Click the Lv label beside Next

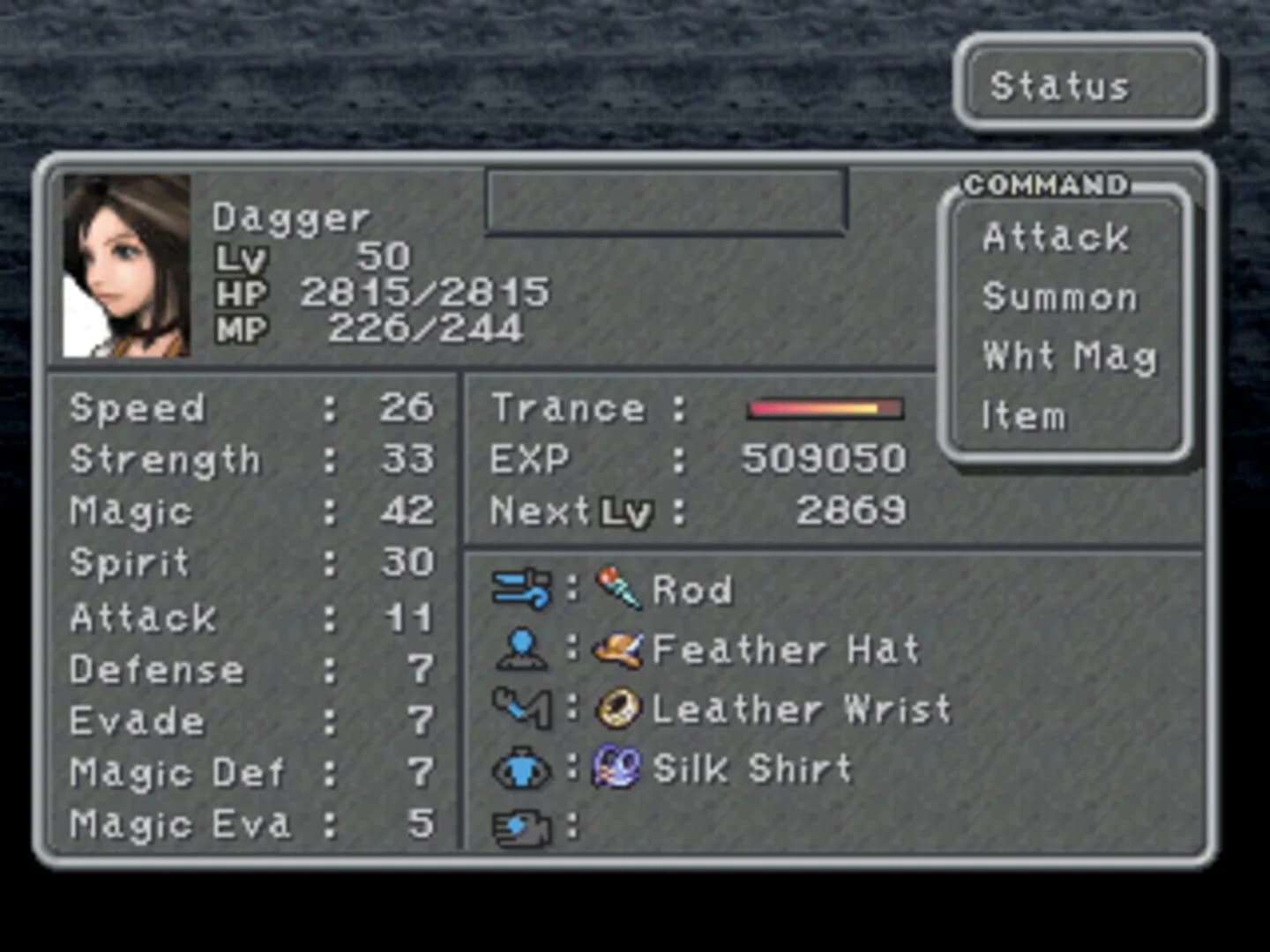626,509
